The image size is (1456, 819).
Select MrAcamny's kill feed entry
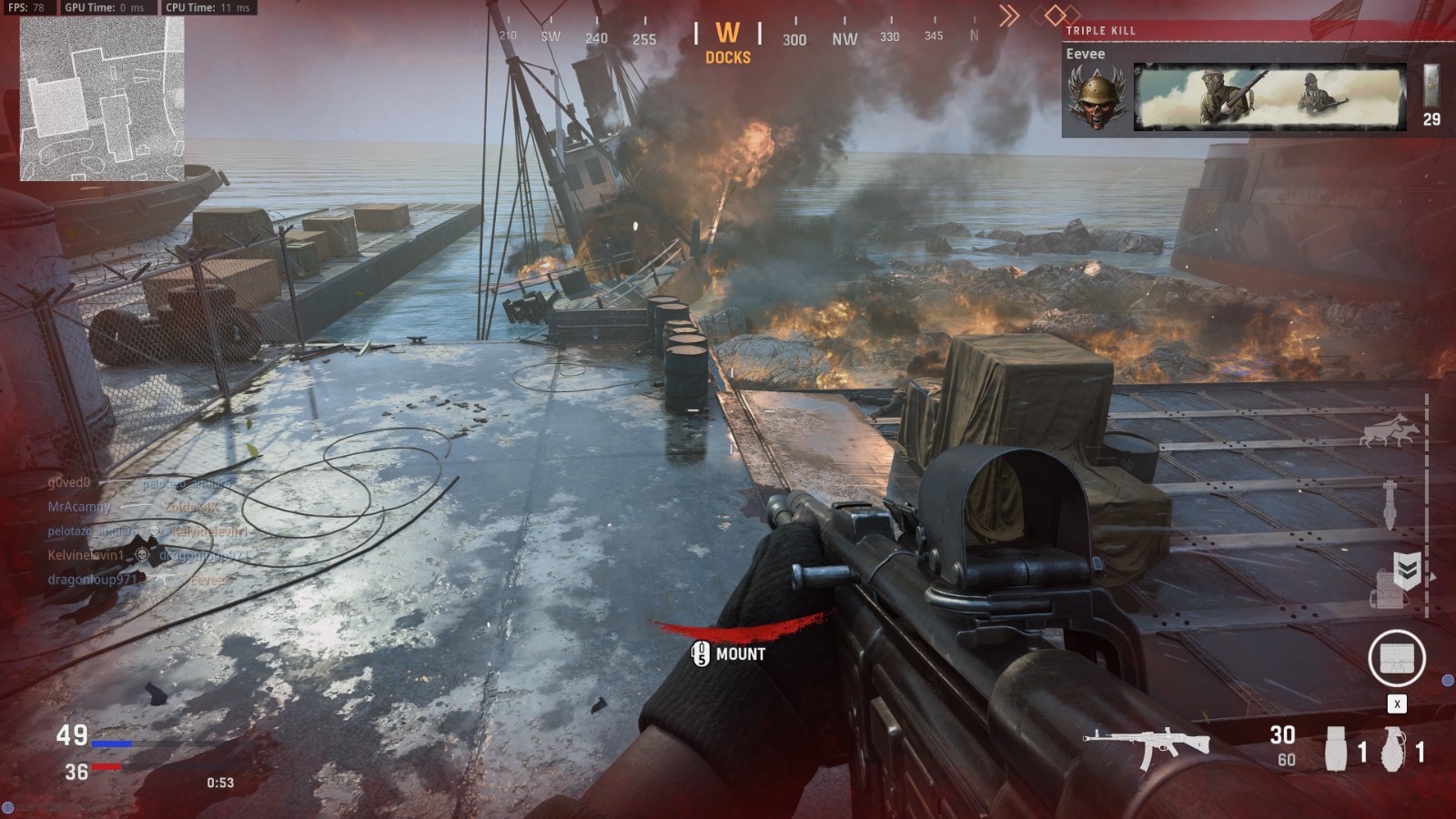(79, 506)
